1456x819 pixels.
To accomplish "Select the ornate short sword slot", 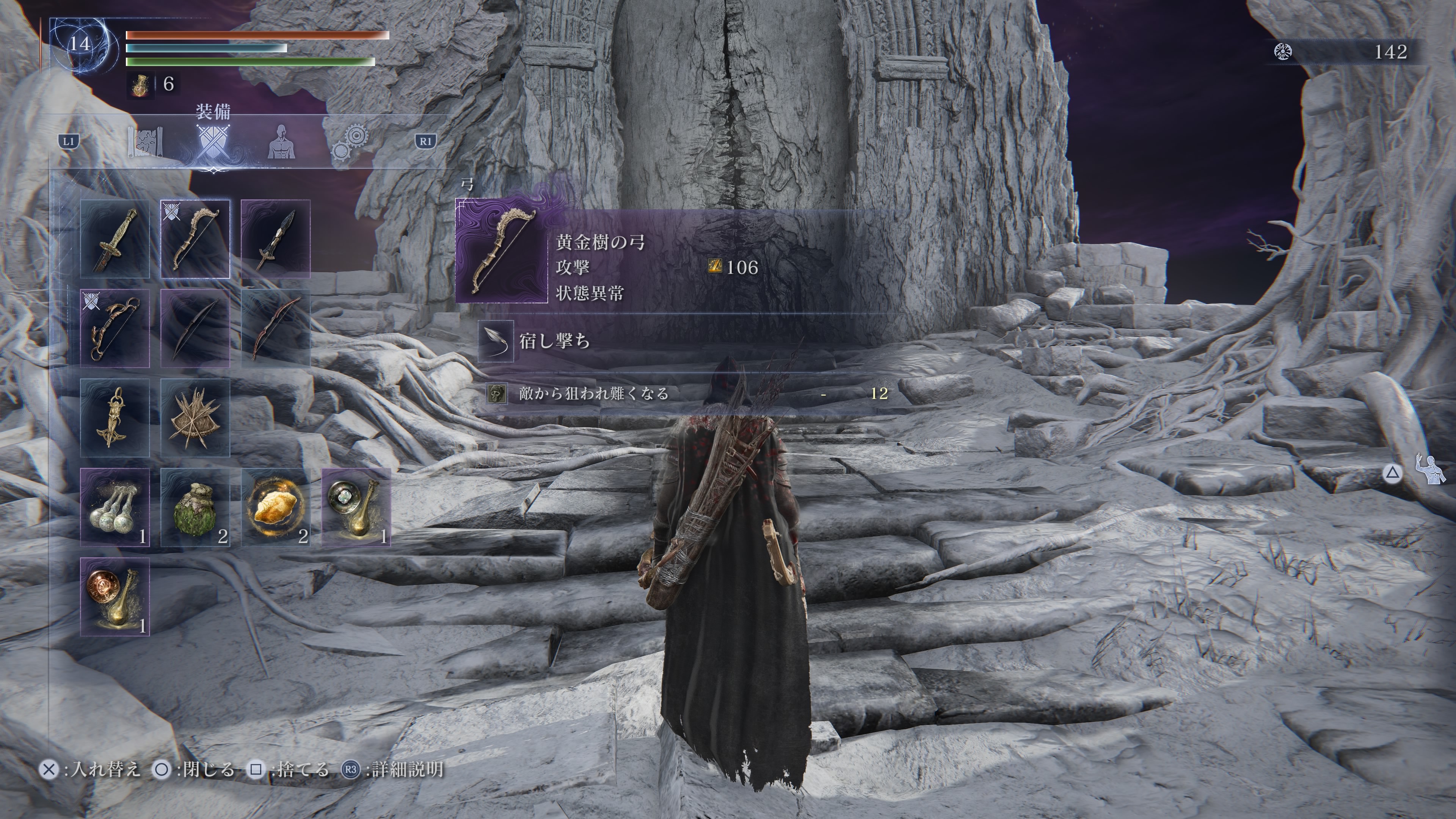I will pyautogui.click(x=115, y=239).
